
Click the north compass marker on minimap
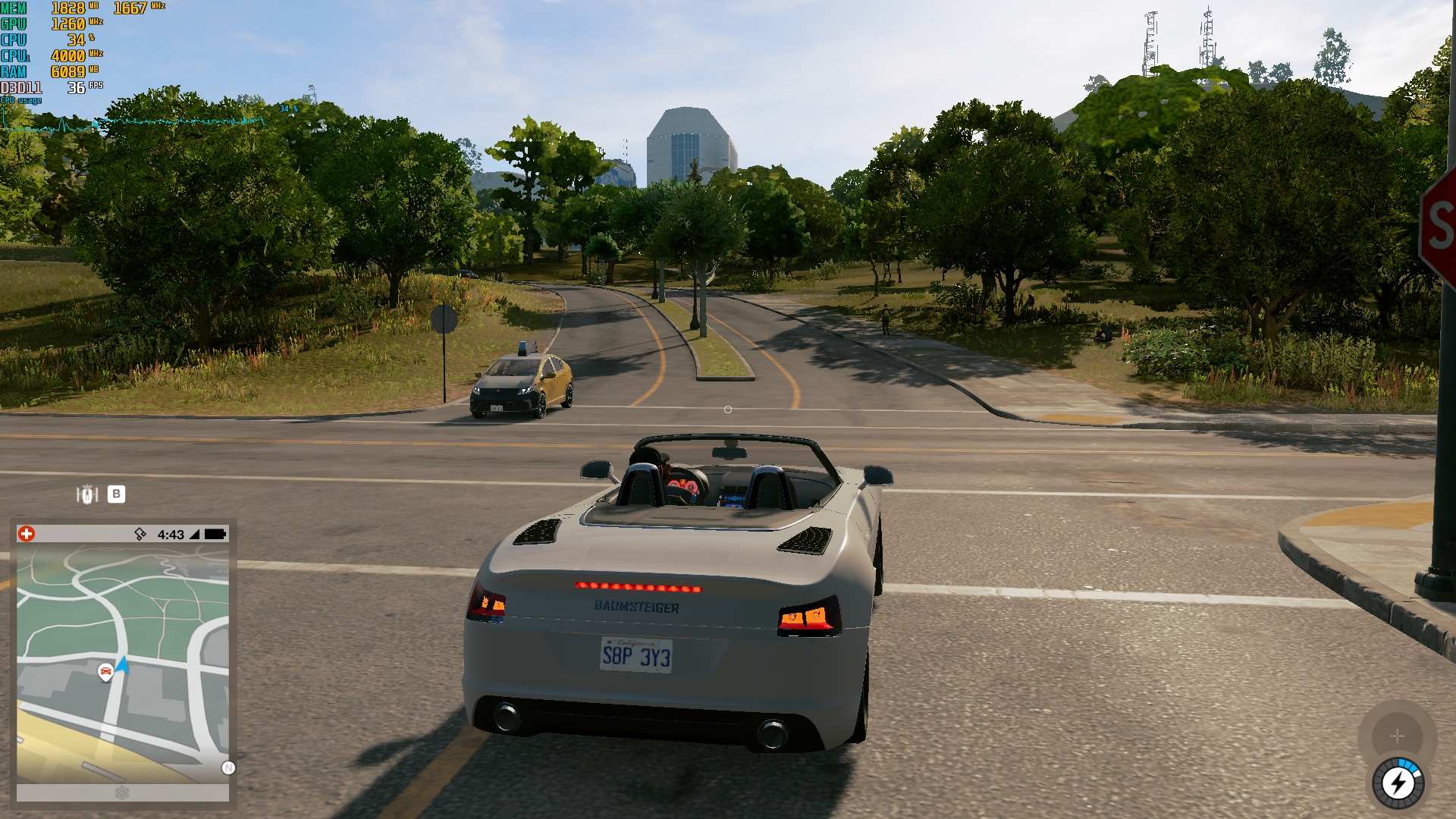pyautogui.click(x=228, y=768)
